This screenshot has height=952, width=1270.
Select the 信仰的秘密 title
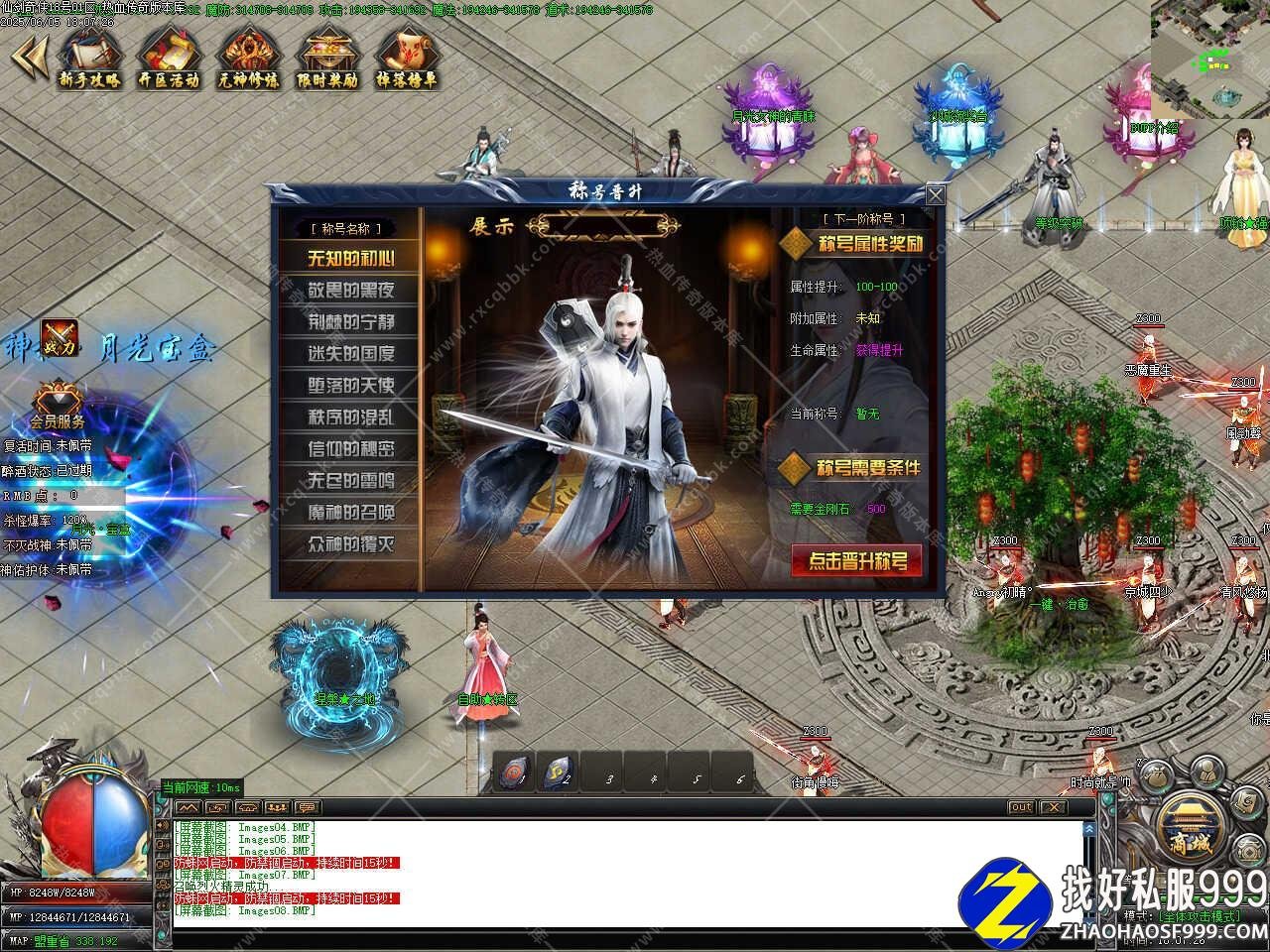[x=350, y=449]
